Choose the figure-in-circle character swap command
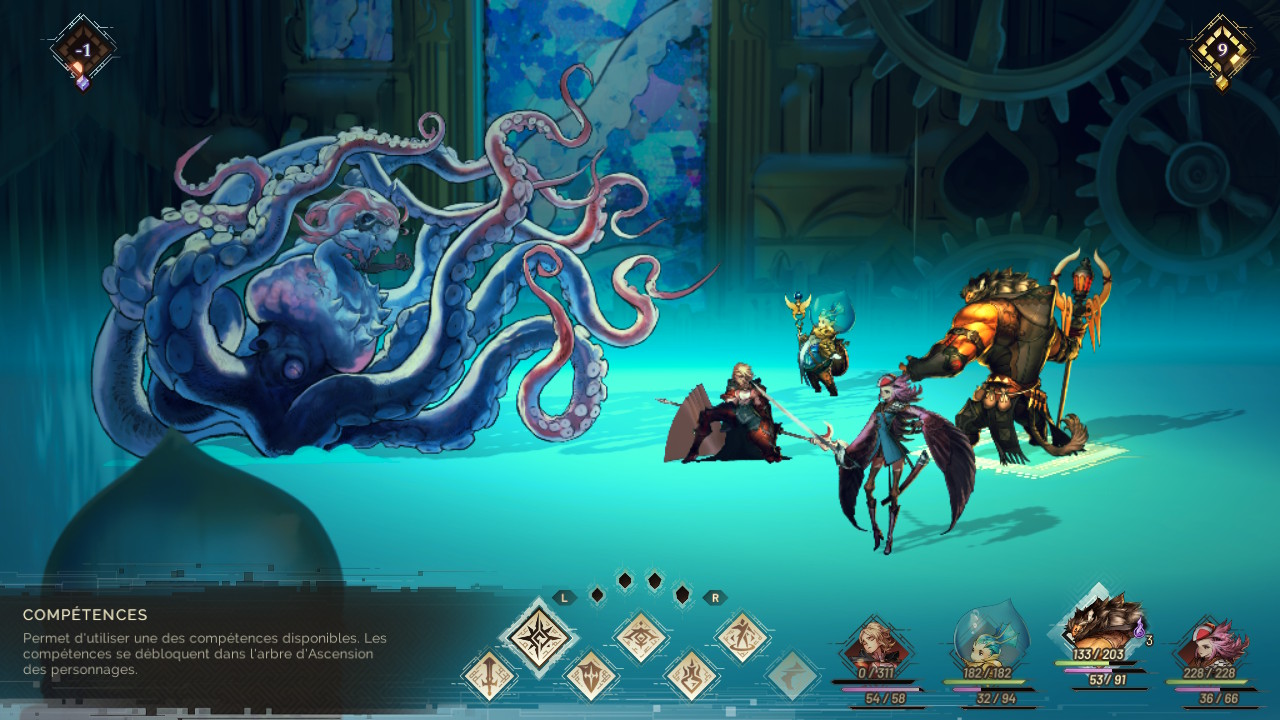Viewport: 1280px width, 720px height. point(743,637)
